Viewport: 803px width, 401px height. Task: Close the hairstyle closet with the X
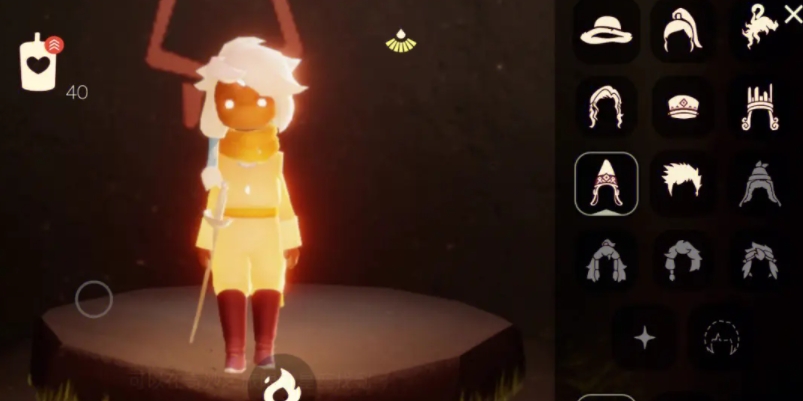(x=792, y=14)
